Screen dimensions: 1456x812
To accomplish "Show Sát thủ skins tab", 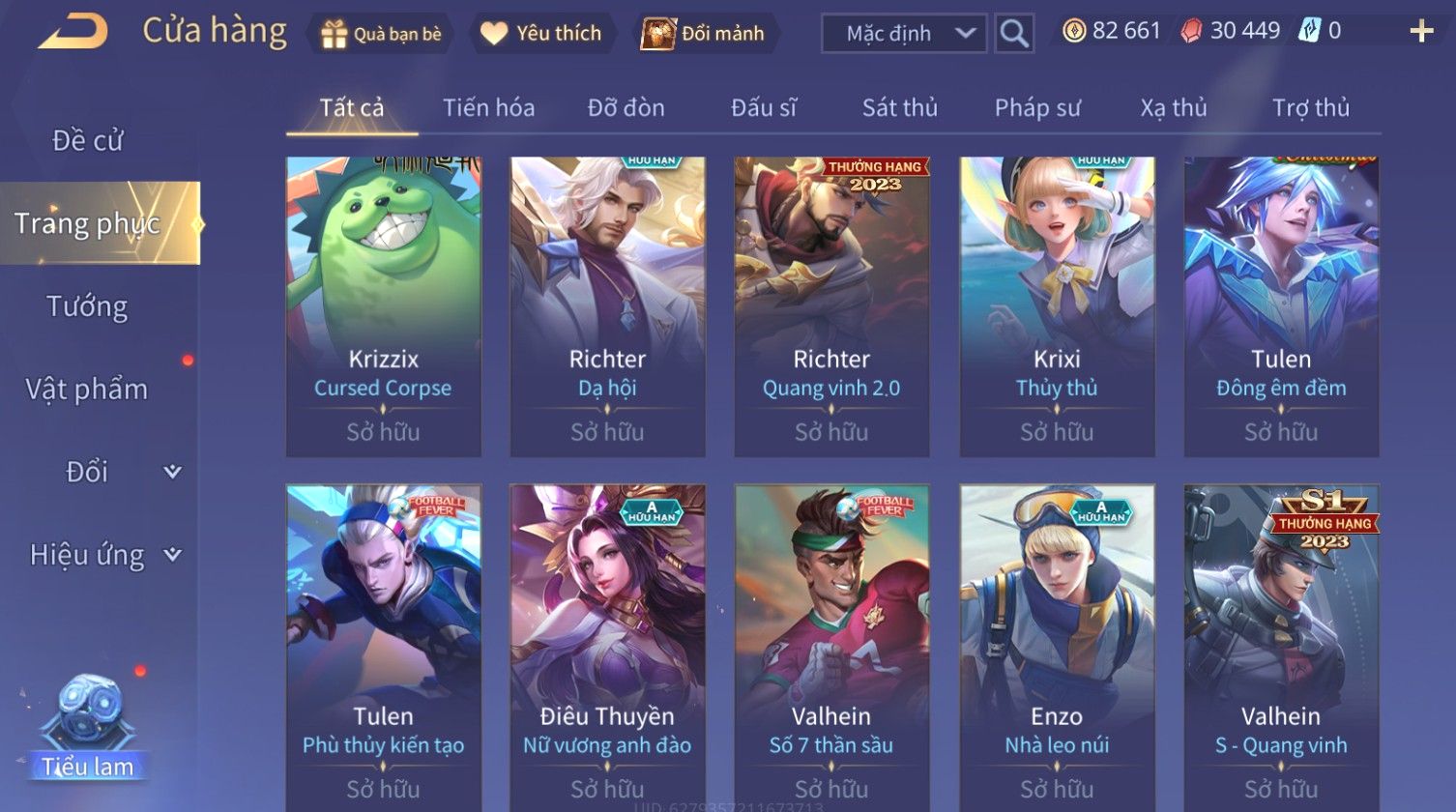I will click(x=899, y=108).
